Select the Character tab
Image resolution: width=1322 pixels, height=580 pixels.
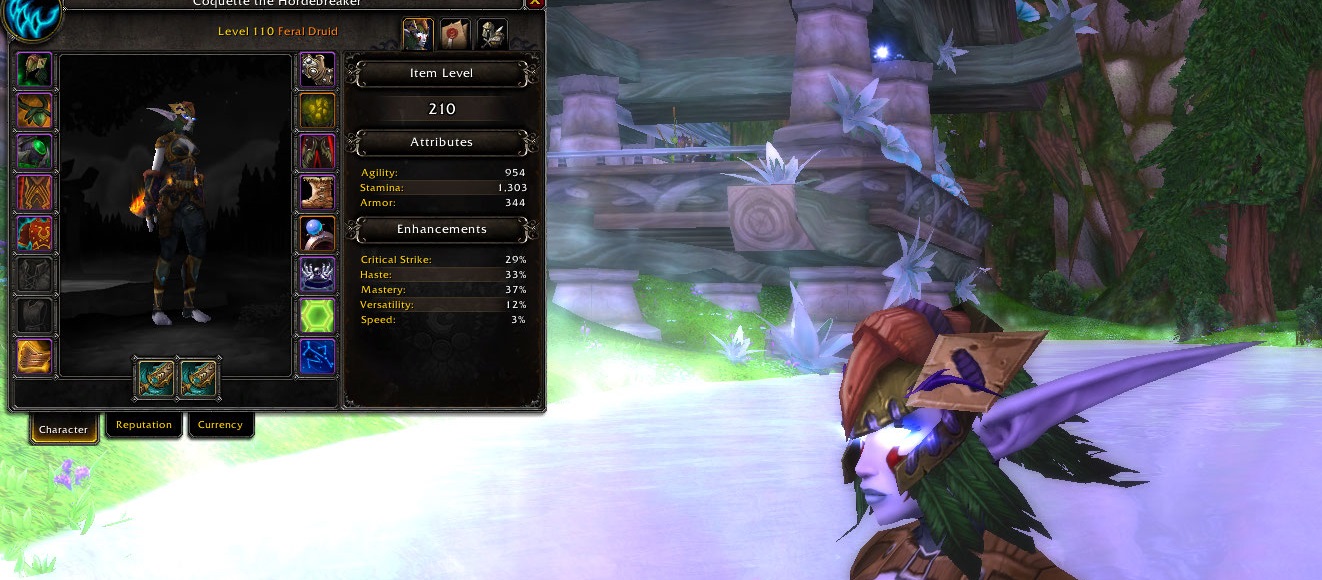[64, 429]
